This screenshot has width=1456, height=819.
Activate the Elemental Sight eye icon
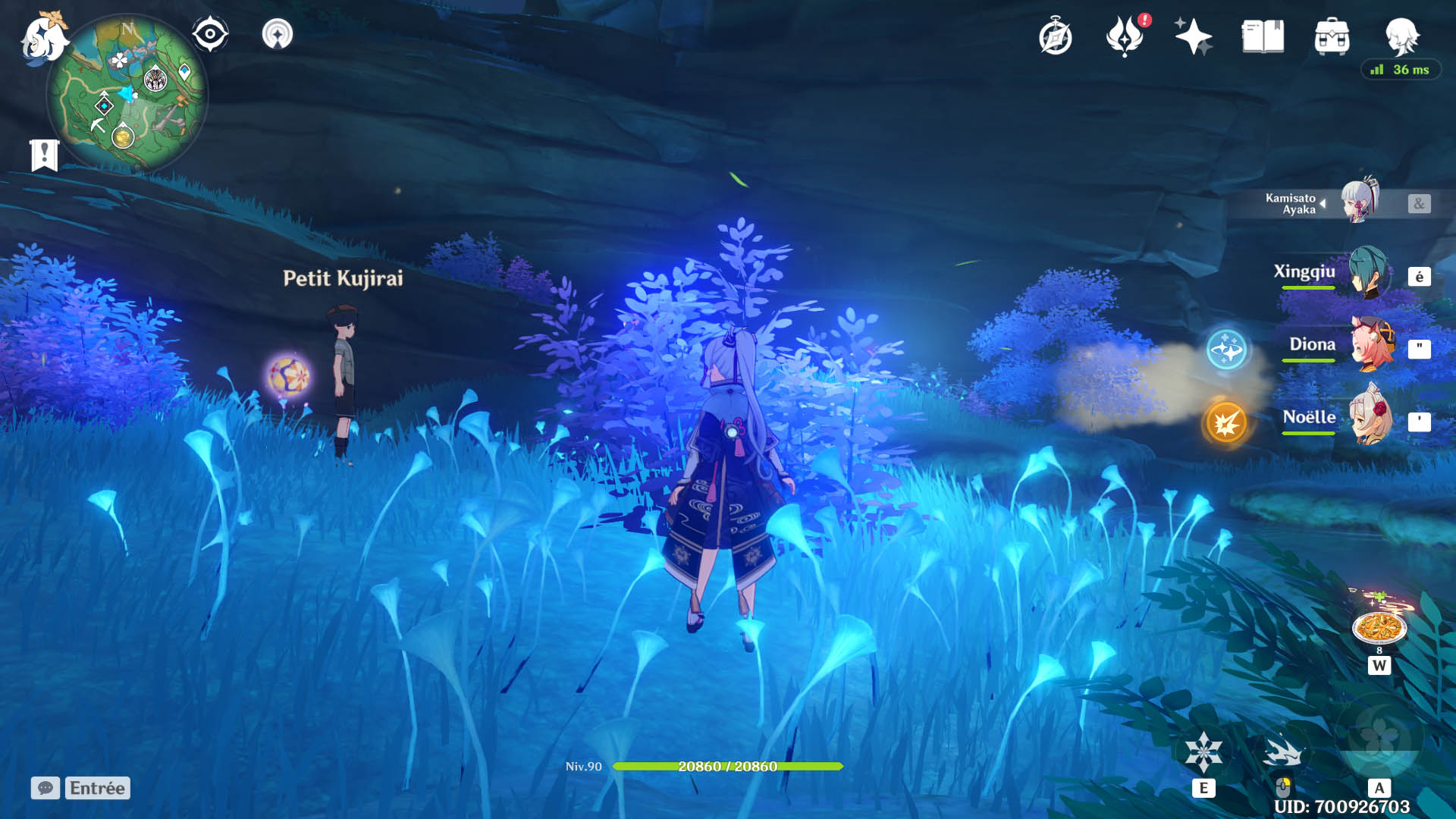210,34
